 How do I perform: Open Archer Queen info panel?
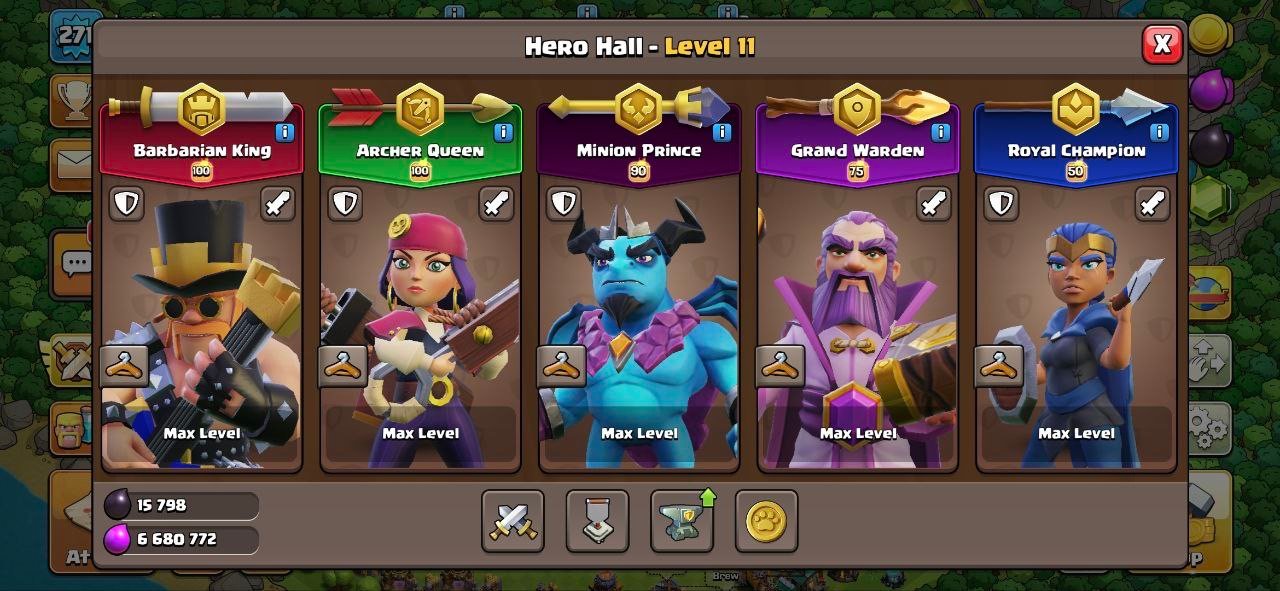point(503,132)
